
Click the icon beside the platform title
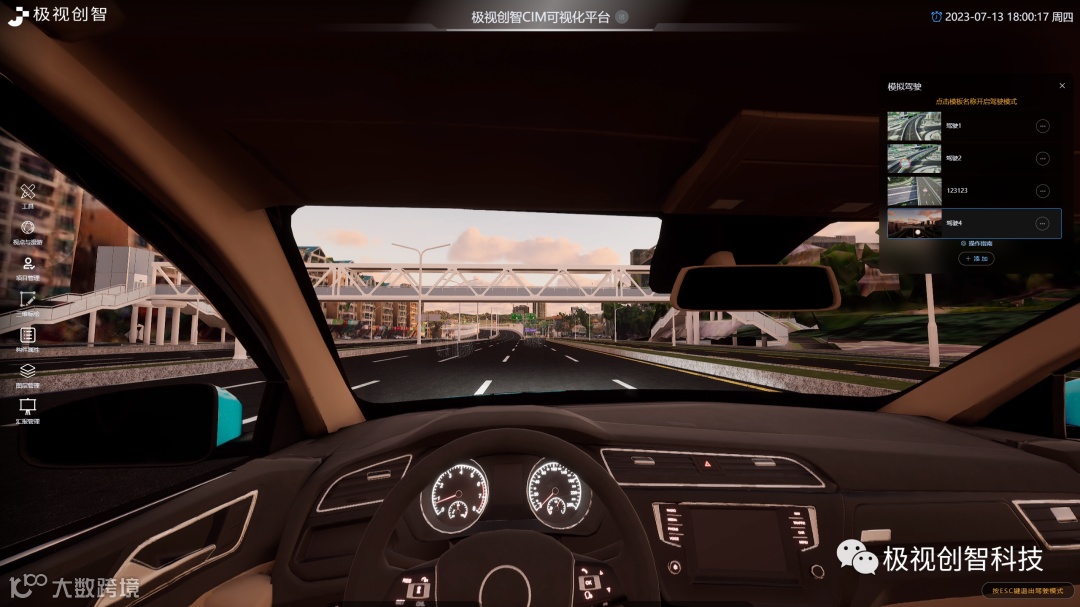point(622,17)
